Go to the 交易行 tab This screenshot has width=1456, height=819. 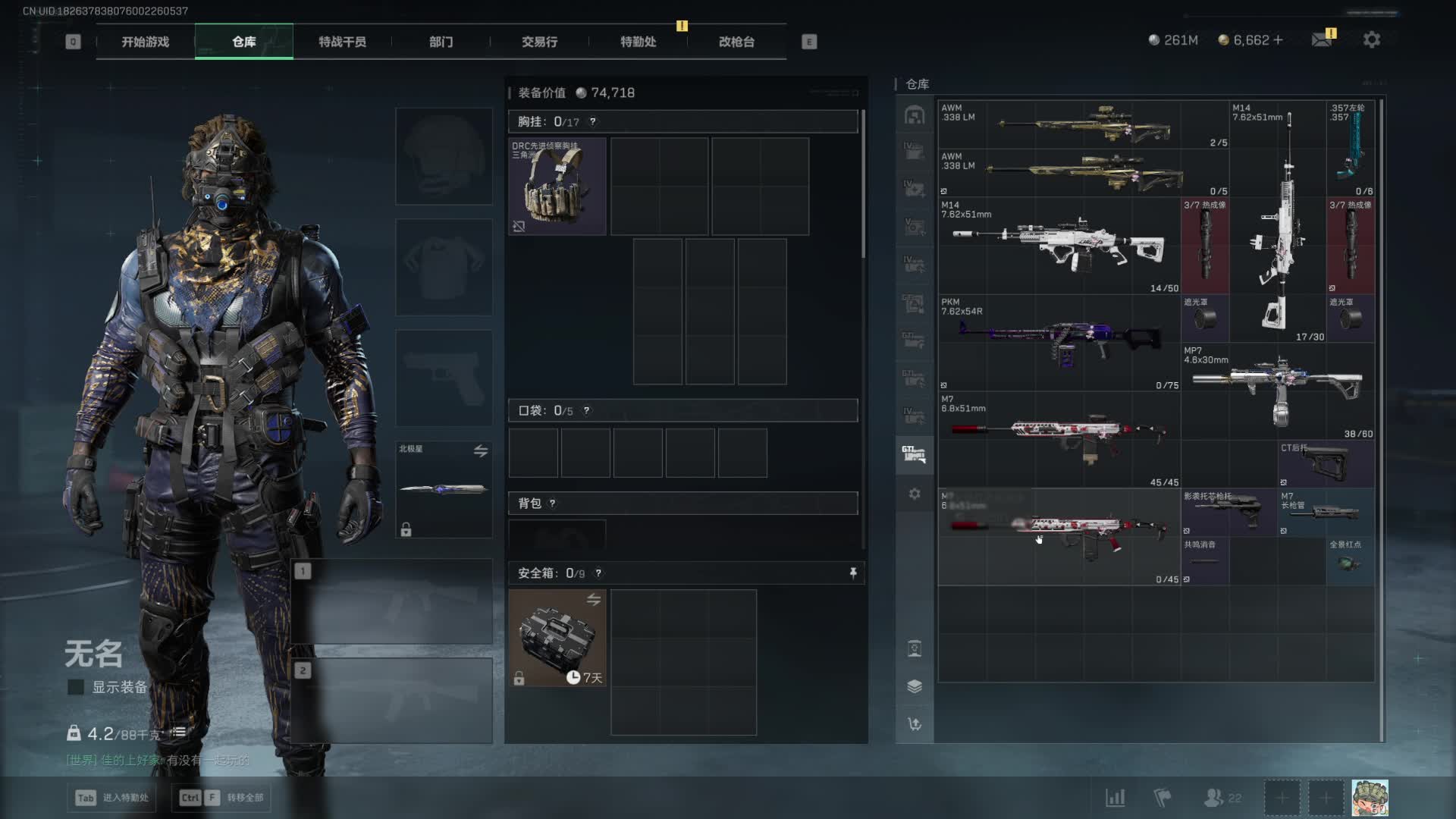539,42
